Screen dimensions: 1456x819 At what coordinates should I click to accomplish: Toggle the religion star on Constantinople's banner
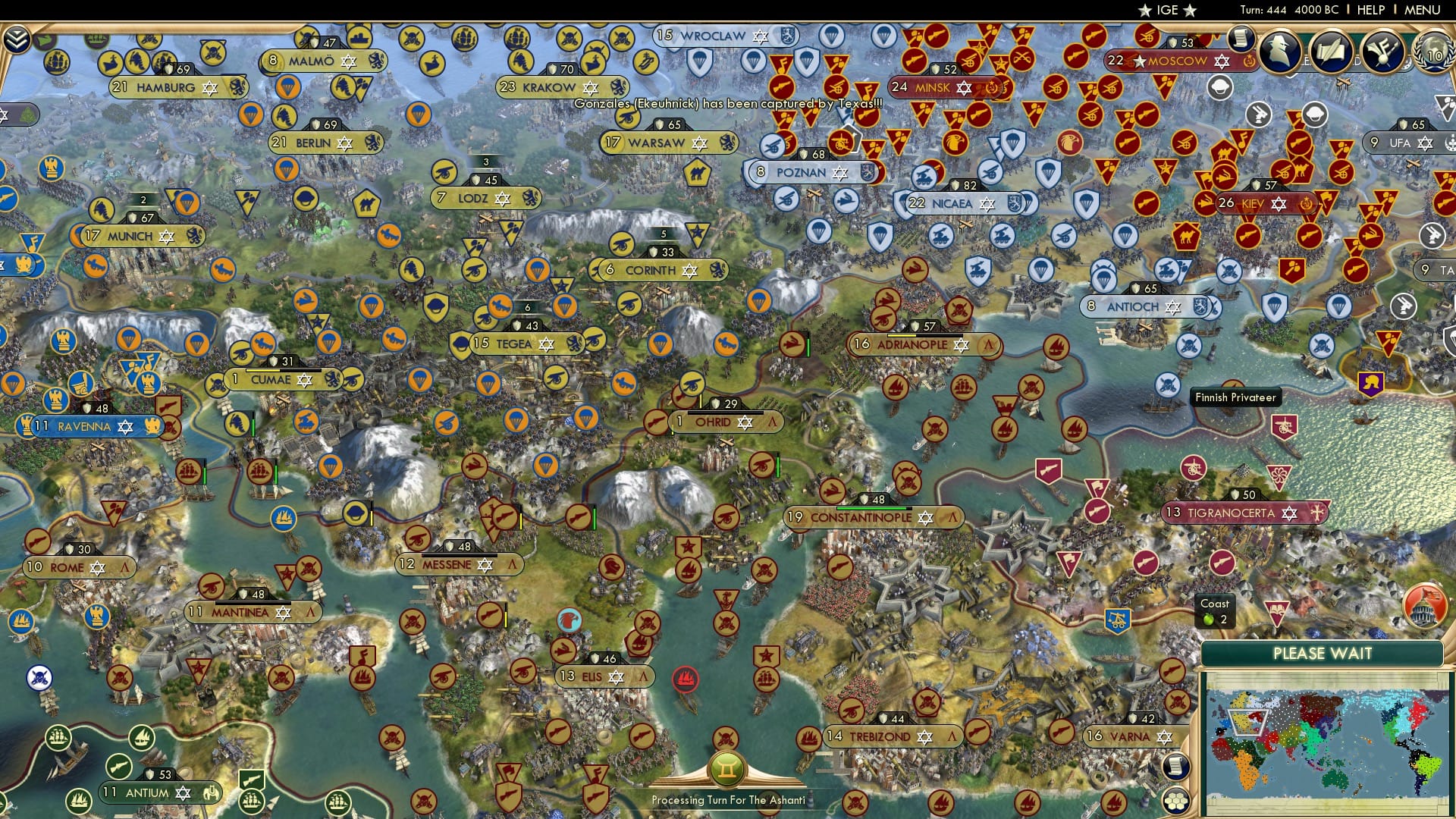pyautogui.click(x=926, y=516)
